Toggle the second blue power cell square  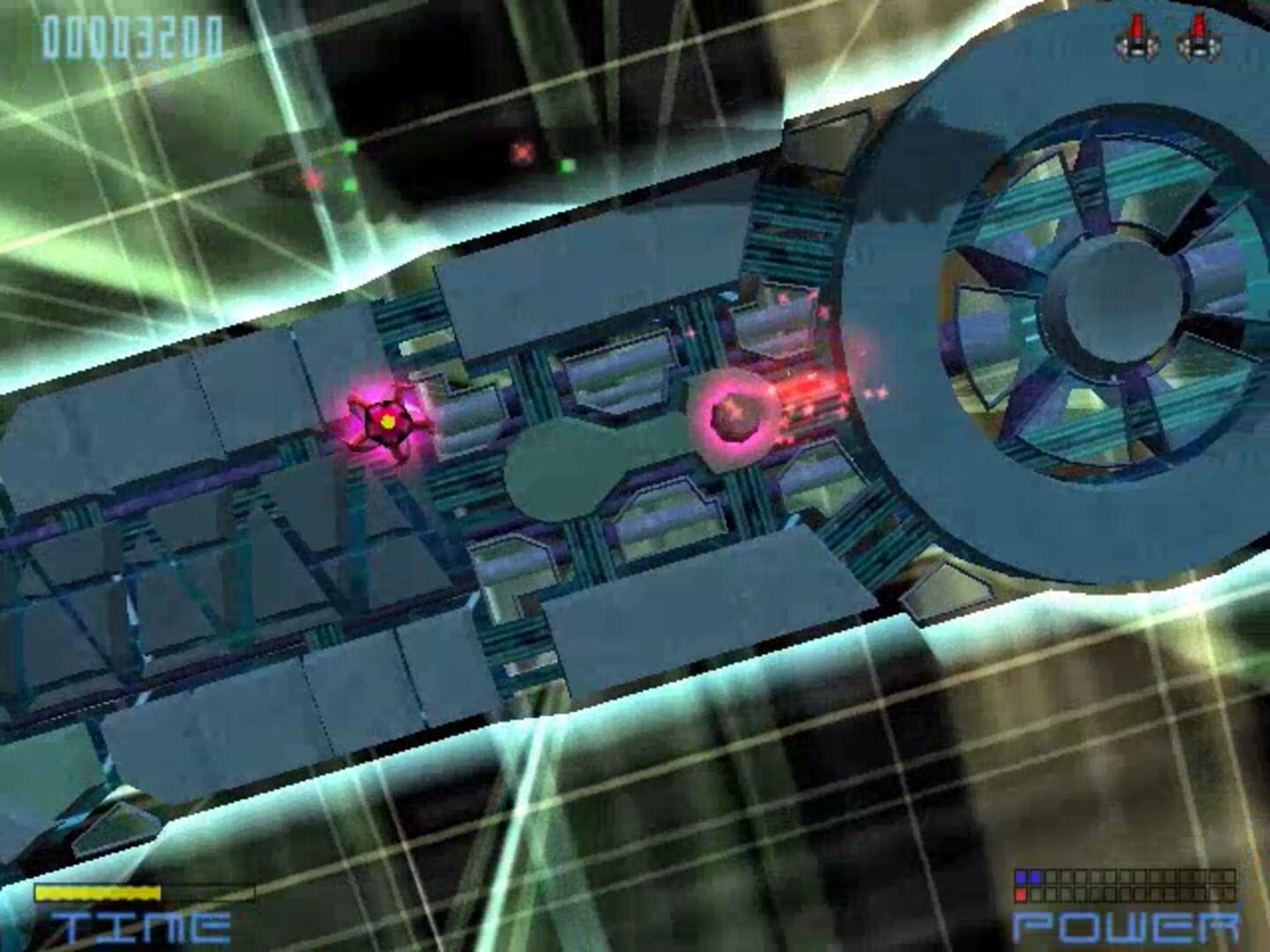[1035, 877]
